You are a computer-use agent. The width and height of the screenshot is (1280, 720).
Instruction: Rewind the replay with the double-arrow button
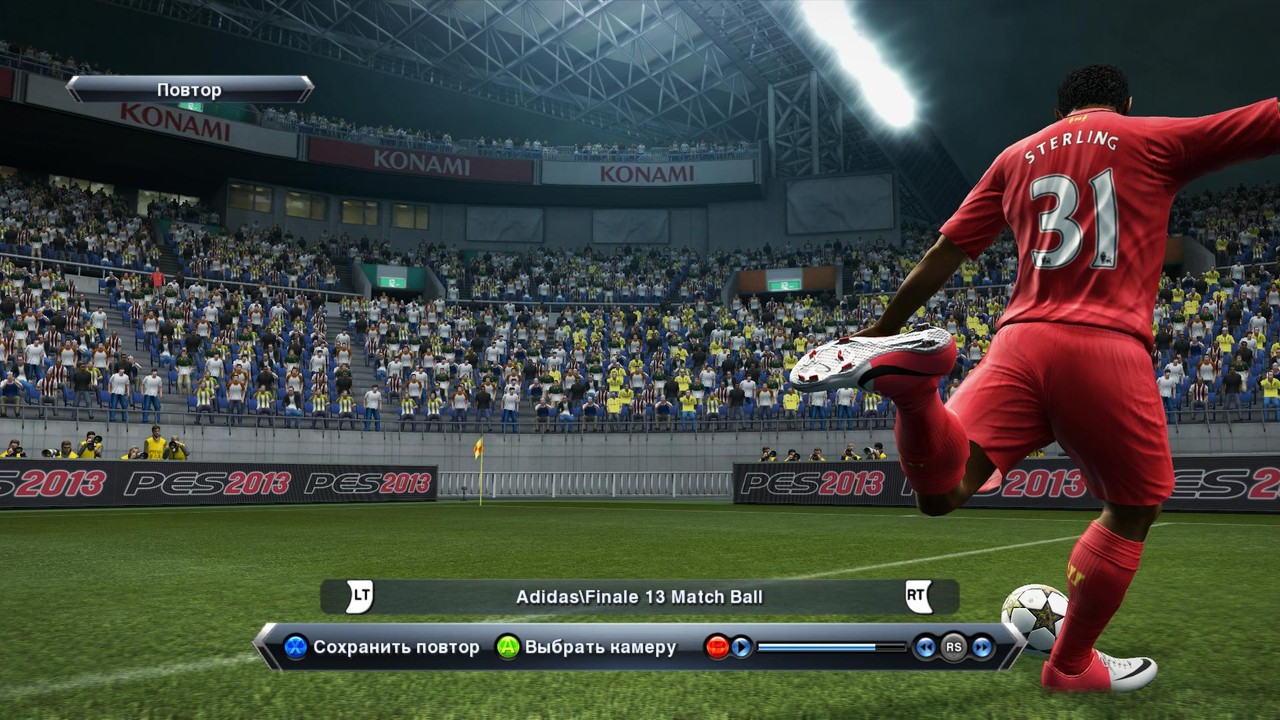click(925, 647)
